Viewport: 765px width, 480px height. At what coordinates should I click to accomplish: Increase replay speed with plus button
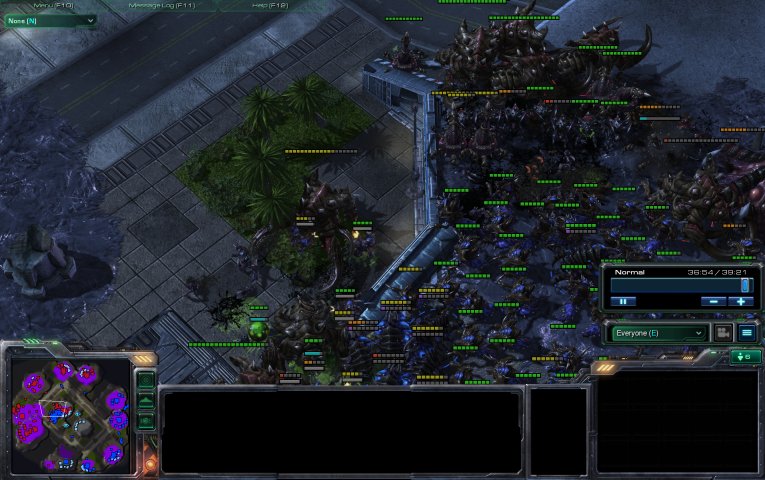[x=741, y=301]
